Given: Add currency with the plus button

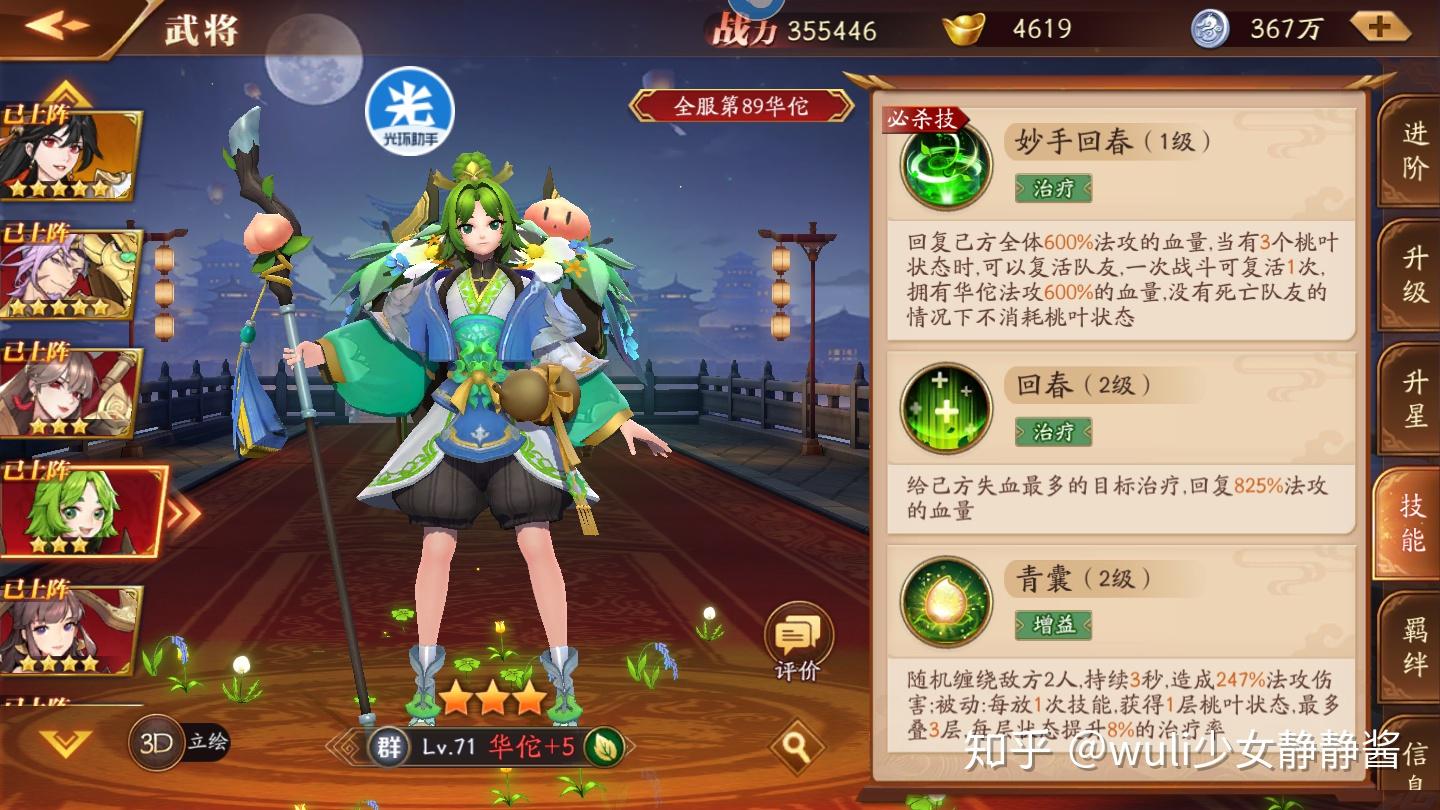Looking at the screenshot, I should pyautogui.click(x=1380, y=27).
